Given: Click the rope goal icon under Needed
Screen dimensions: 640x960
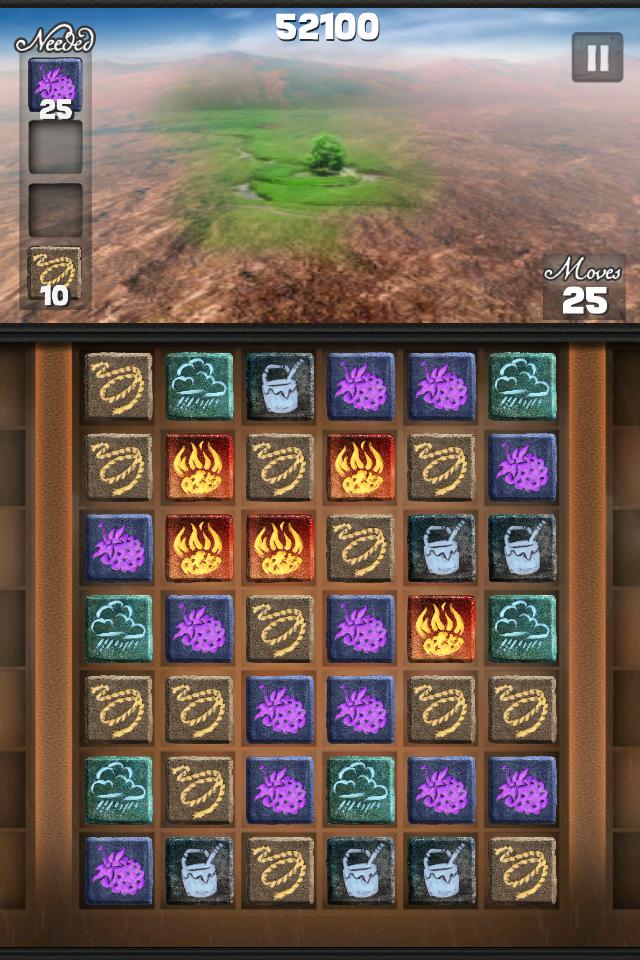Looking at the screenshot, I should (55, 273).
